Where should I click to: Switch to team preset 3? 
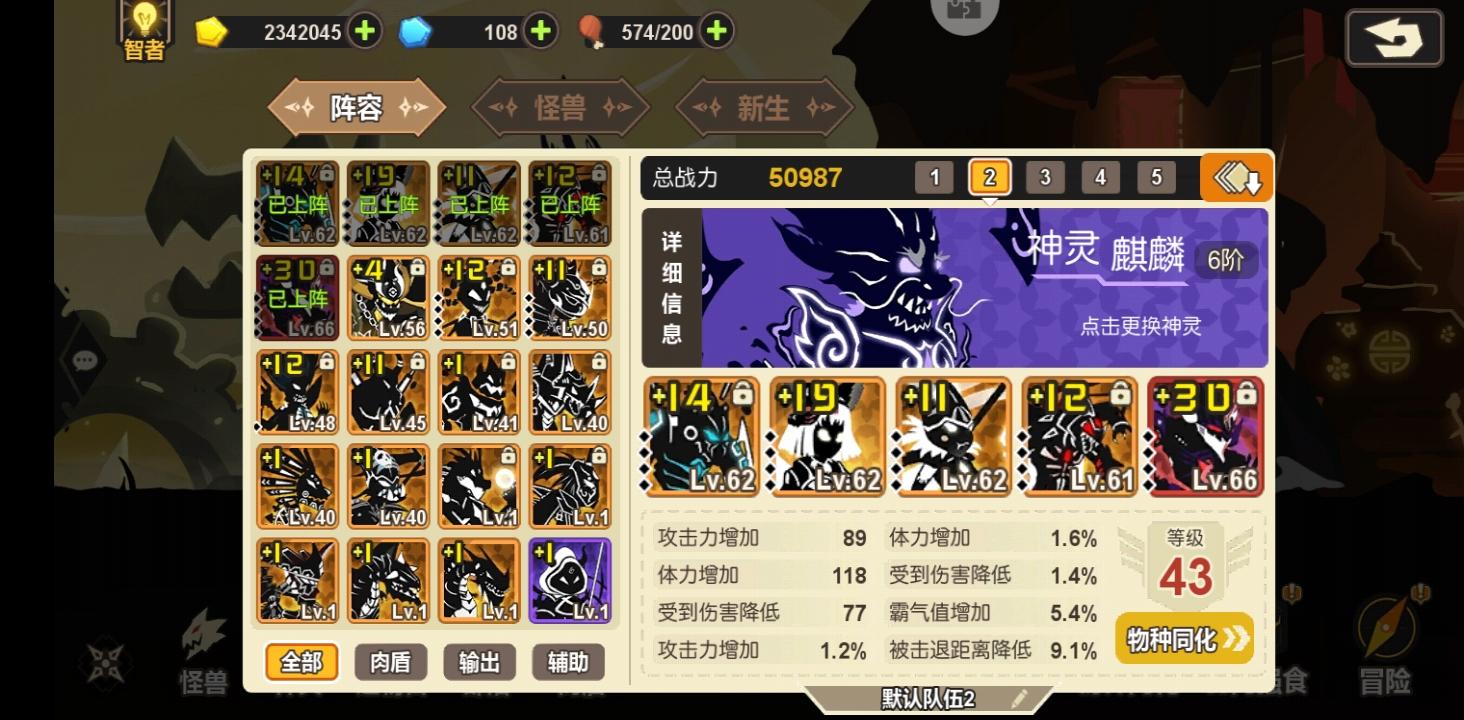[x=1045, y=177]
